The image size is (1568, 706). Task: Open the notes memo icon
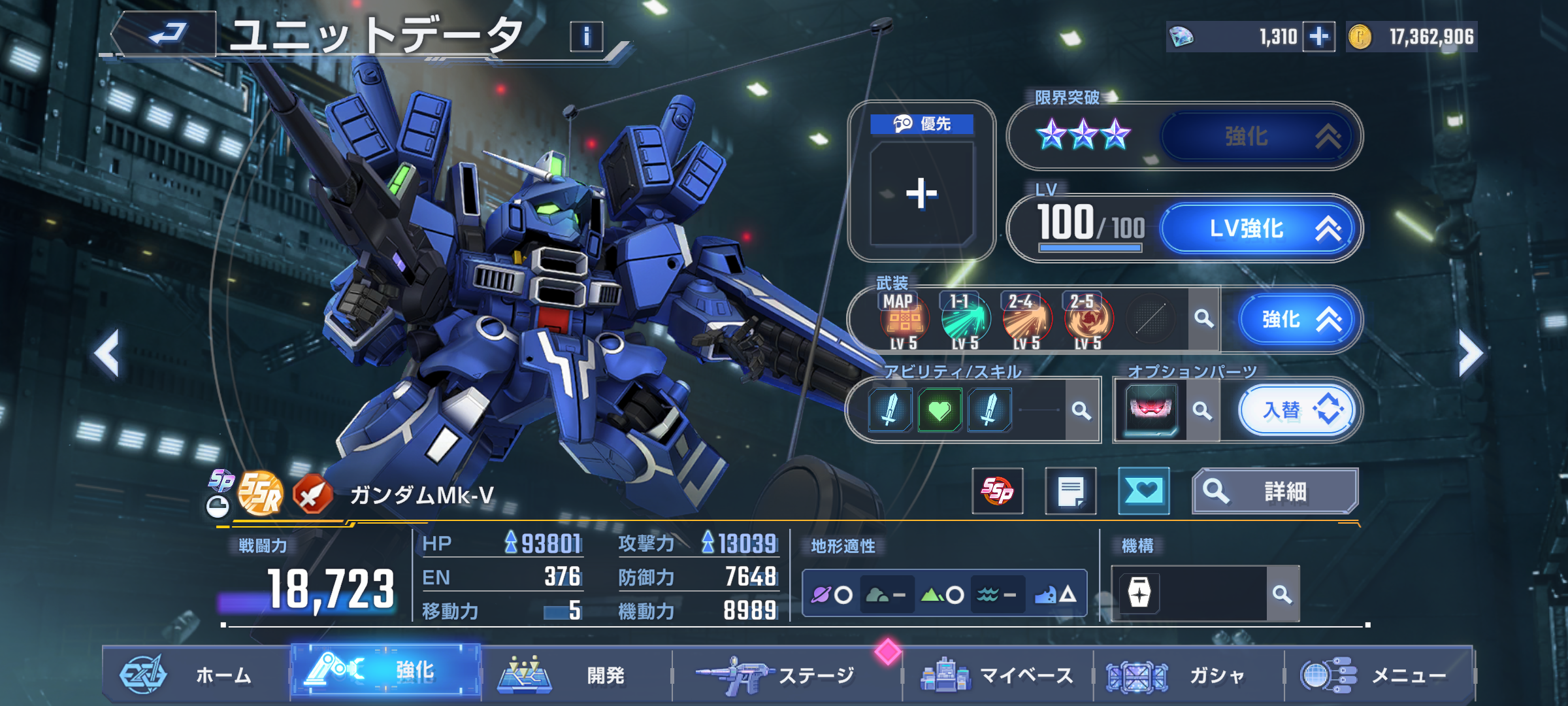point(1070,491)
